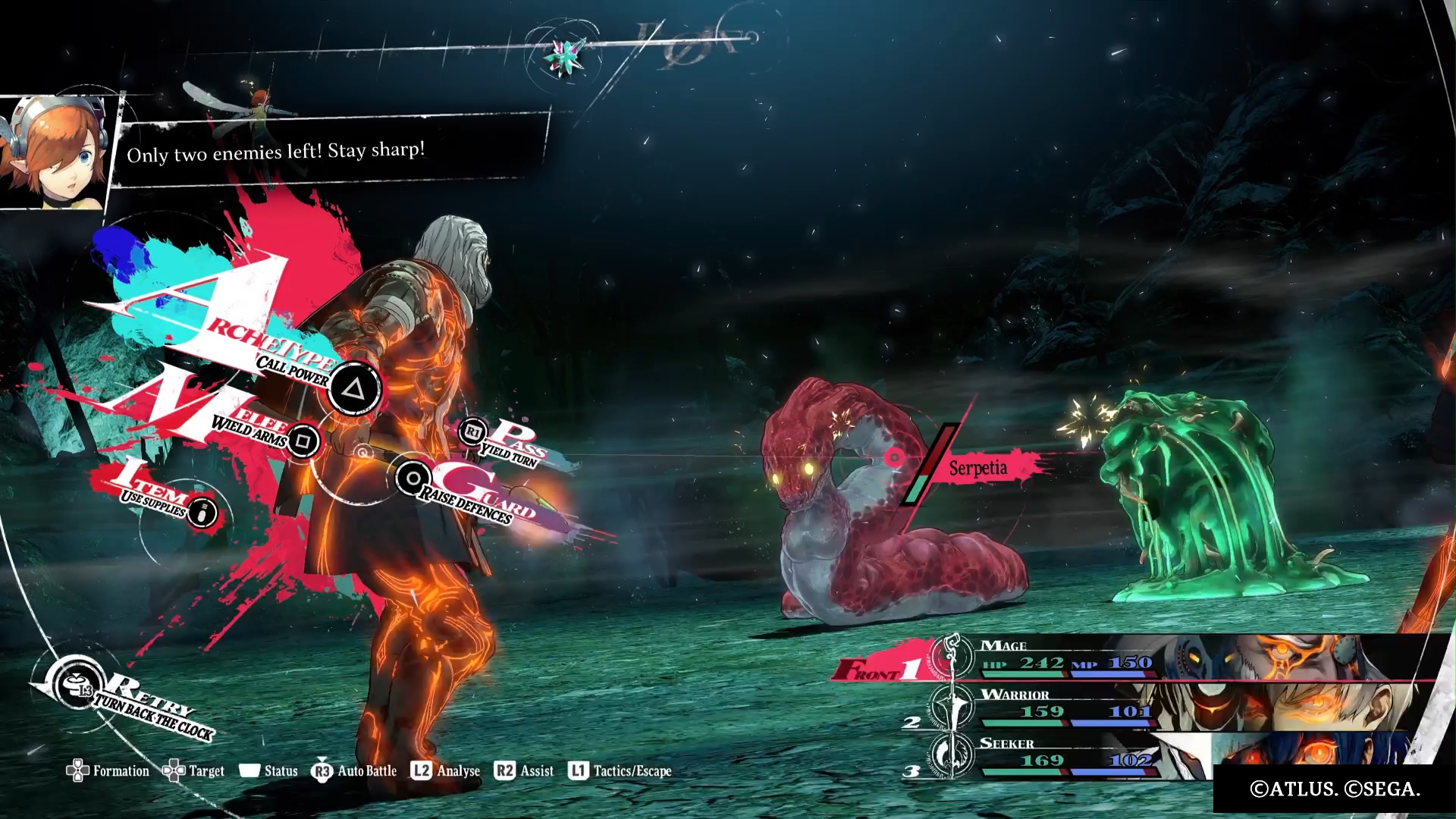Screen dimensions: 1456x819
Task: Open the Assist option
Action: (524, 771)
